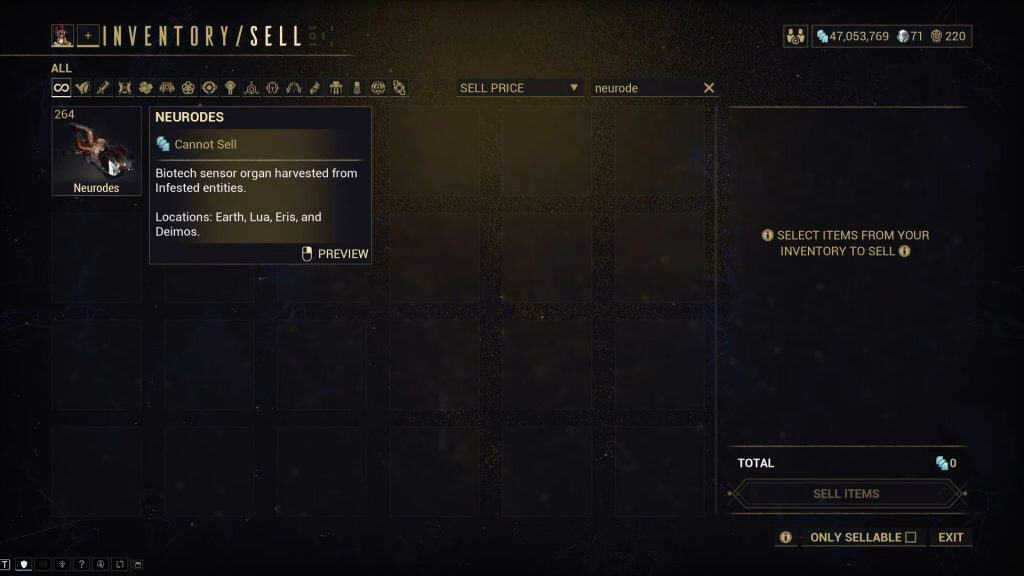Click the info icon beside Only Sellable
The image size is (1024, 576).
coord(786,537)
